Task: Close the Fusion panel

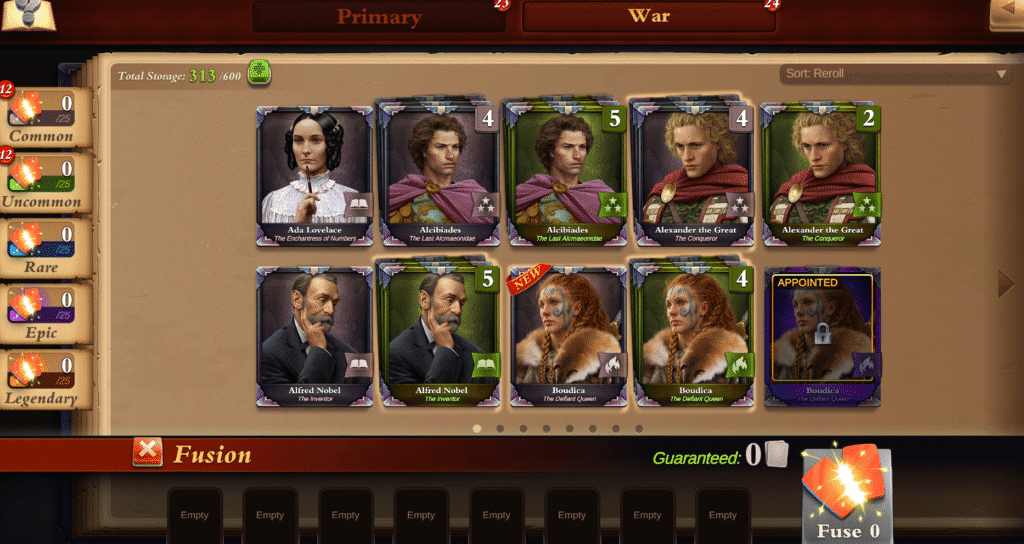Action: 147,453
